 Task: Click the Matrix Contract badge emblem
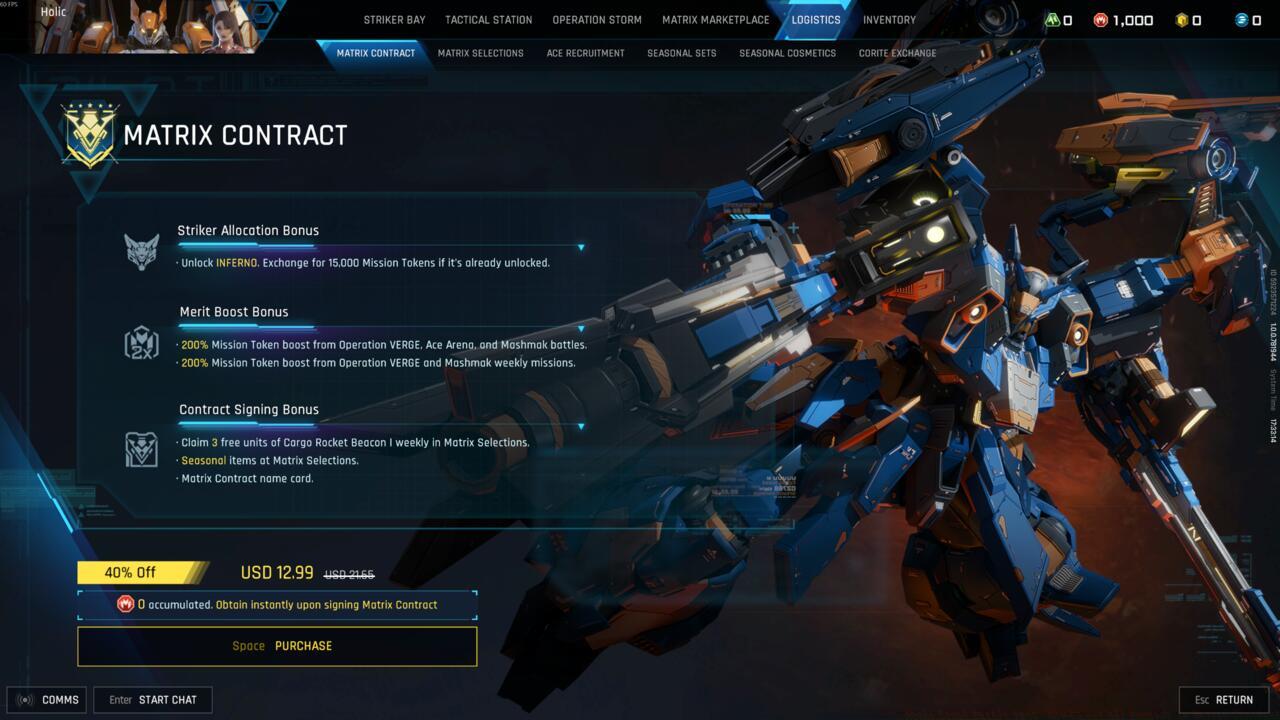click(88, 135)
